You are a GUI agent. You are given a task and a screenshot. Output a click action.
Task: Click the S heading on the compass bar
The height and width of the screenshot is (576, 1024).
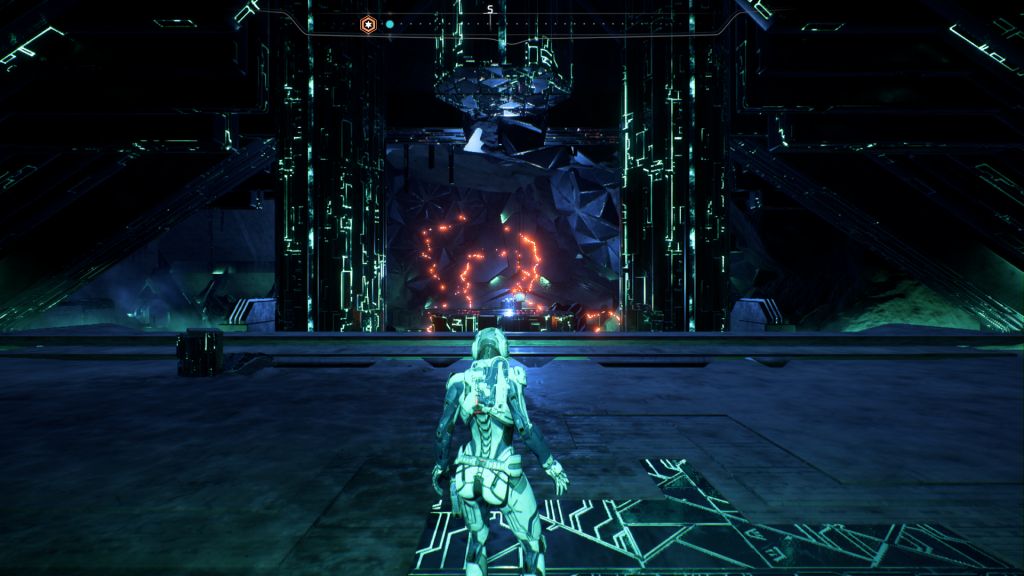pos(490,10)
